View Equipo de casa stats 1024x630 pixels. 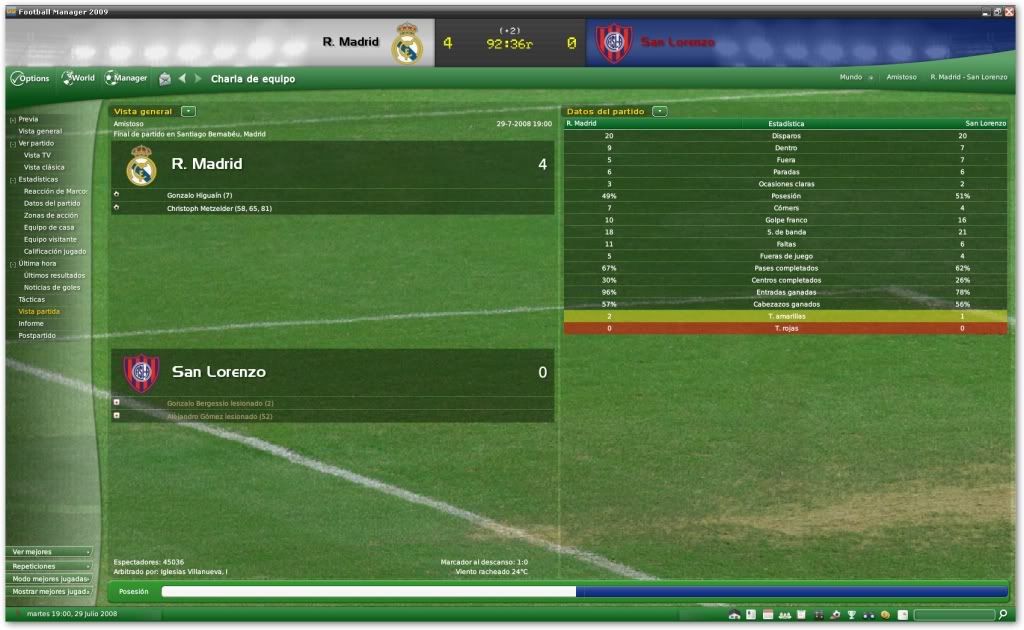(49, 227)
